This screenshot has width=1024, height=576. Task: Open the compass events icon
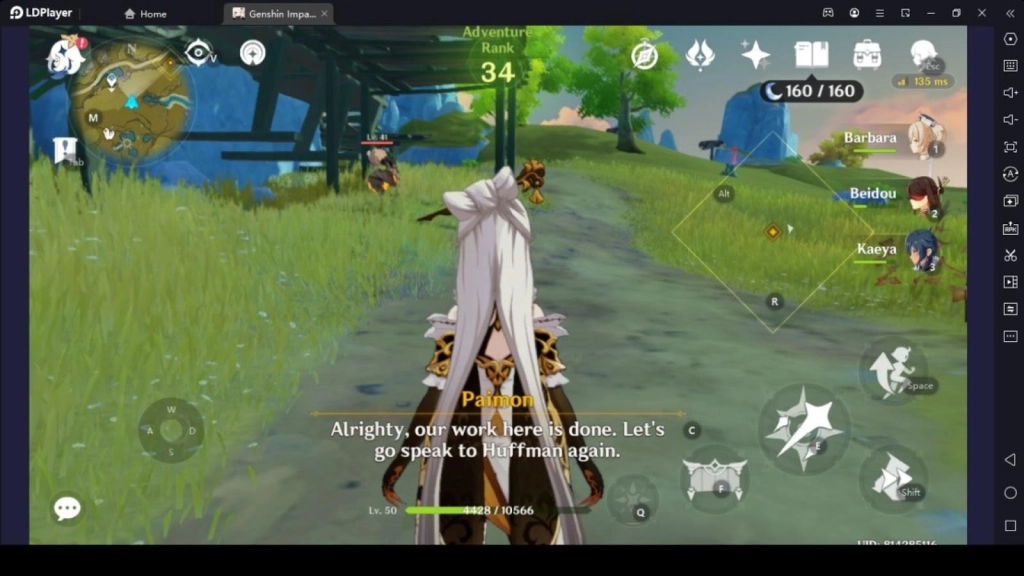click(644, 56)
